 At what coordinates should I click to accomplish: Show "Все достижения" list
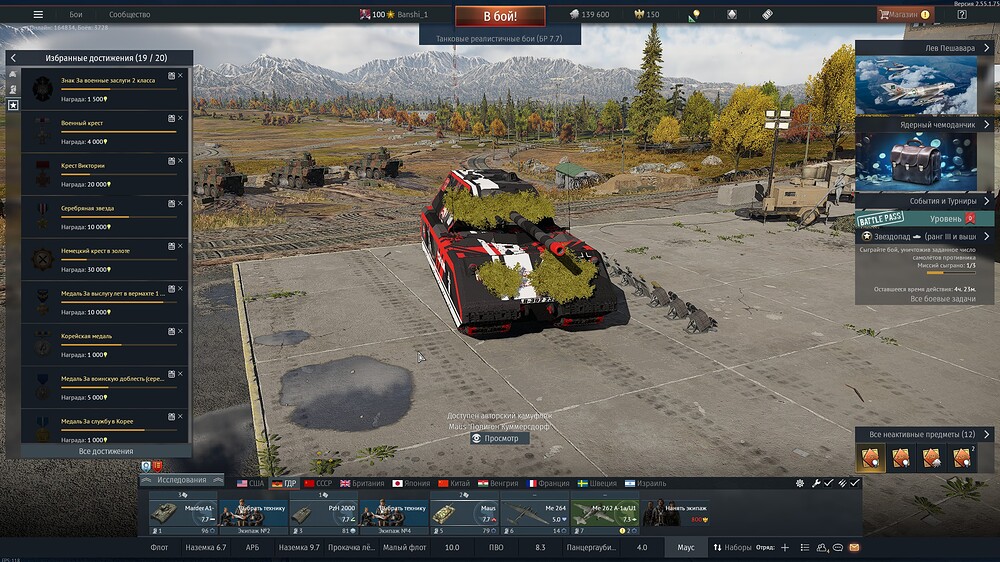106,452
